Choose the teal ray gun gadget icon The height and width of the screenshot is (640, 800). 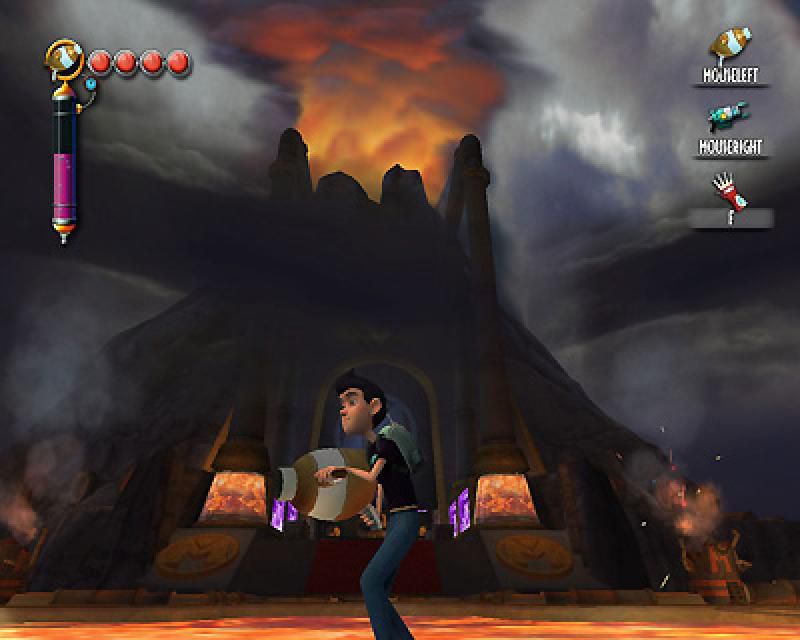(729, 118)
